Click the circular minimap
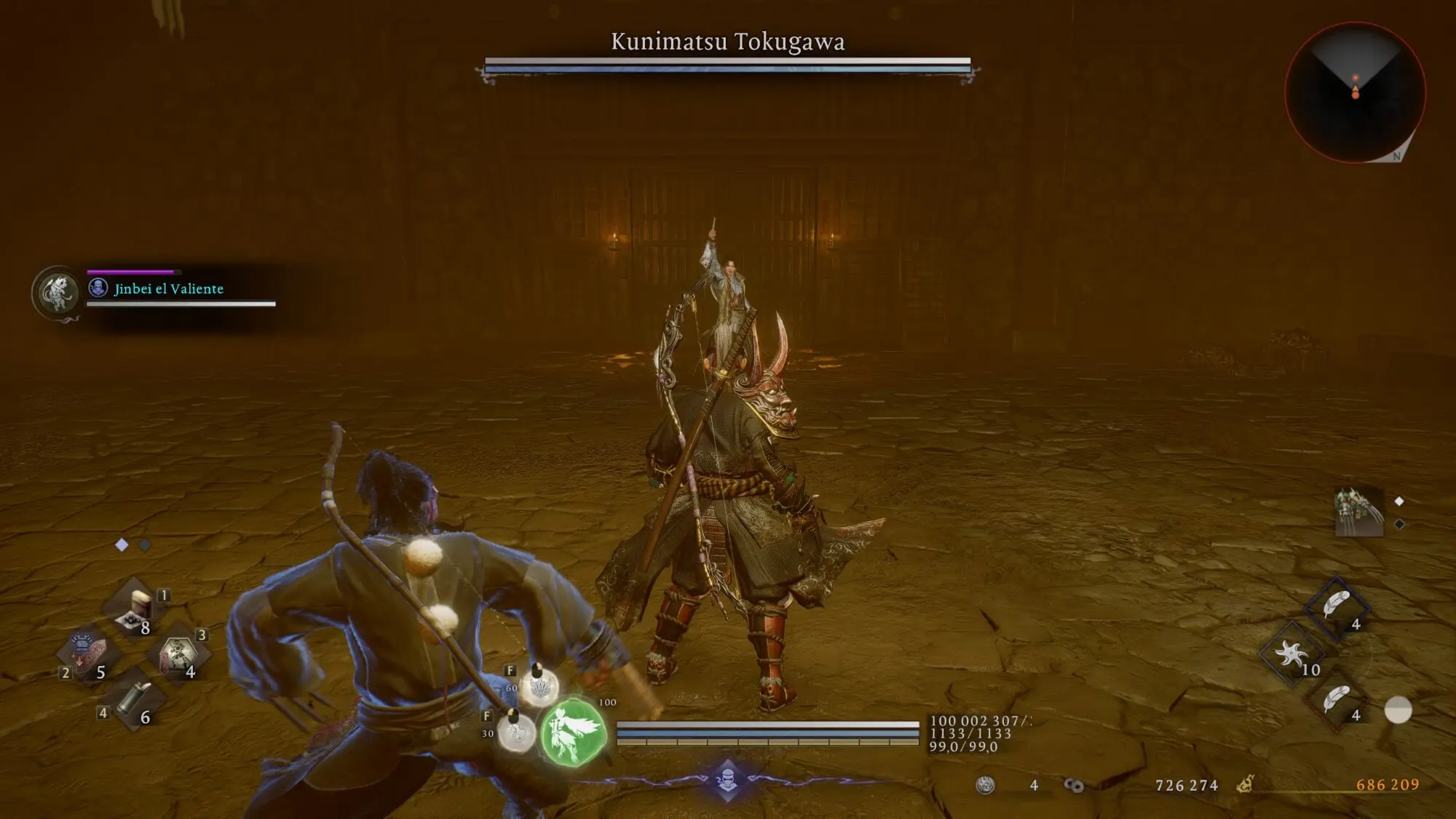 click(x=1355, y=92)
